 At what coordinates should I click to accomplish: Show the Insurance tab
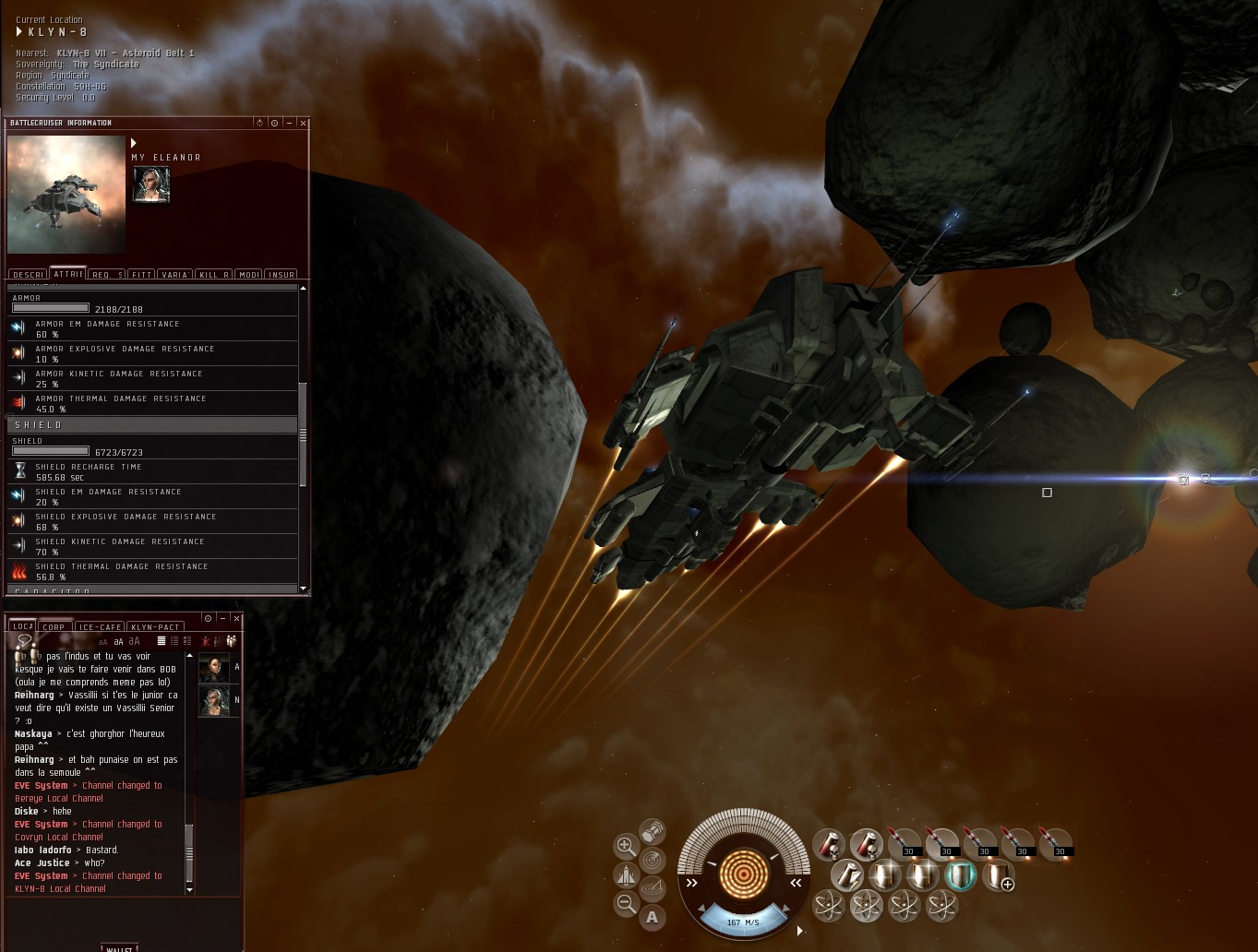coord(281,275)
